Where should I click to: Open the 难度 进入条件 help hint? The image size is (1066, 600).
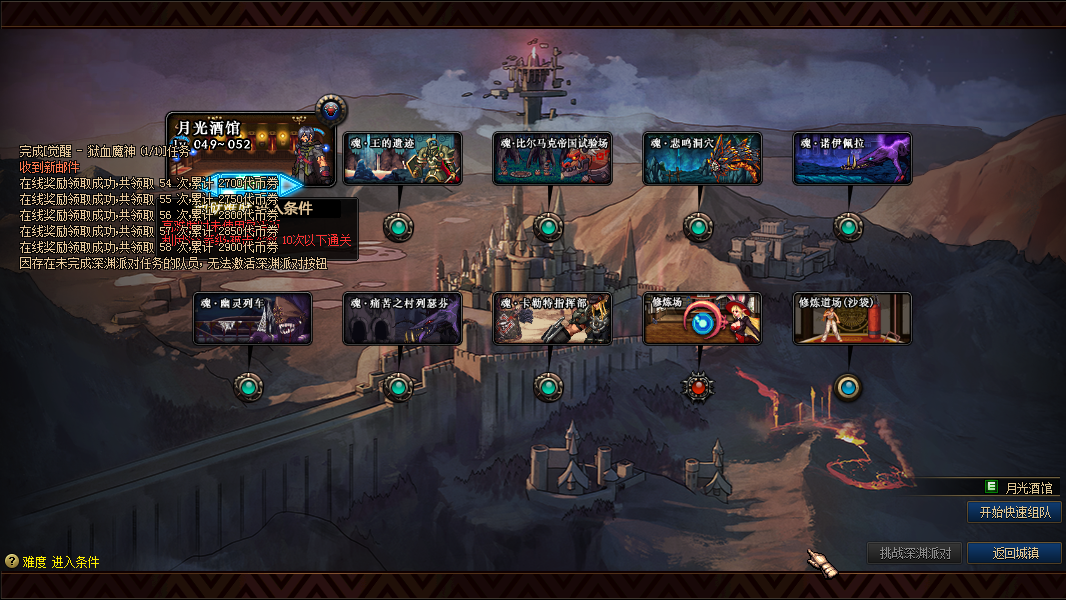[x=52, y=562]
